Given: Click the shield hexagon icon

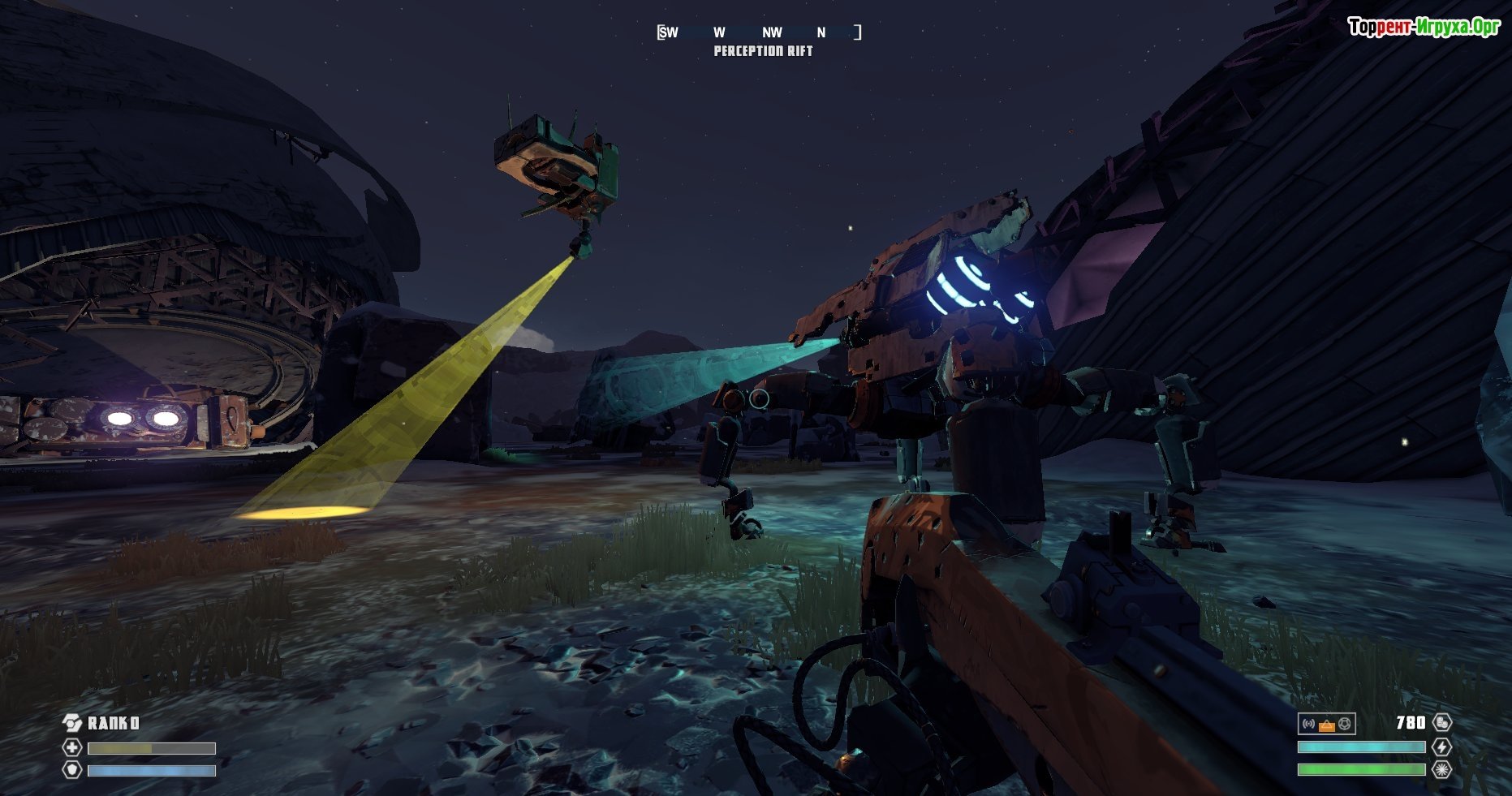Looking at the screenshot, I should 72,769.
